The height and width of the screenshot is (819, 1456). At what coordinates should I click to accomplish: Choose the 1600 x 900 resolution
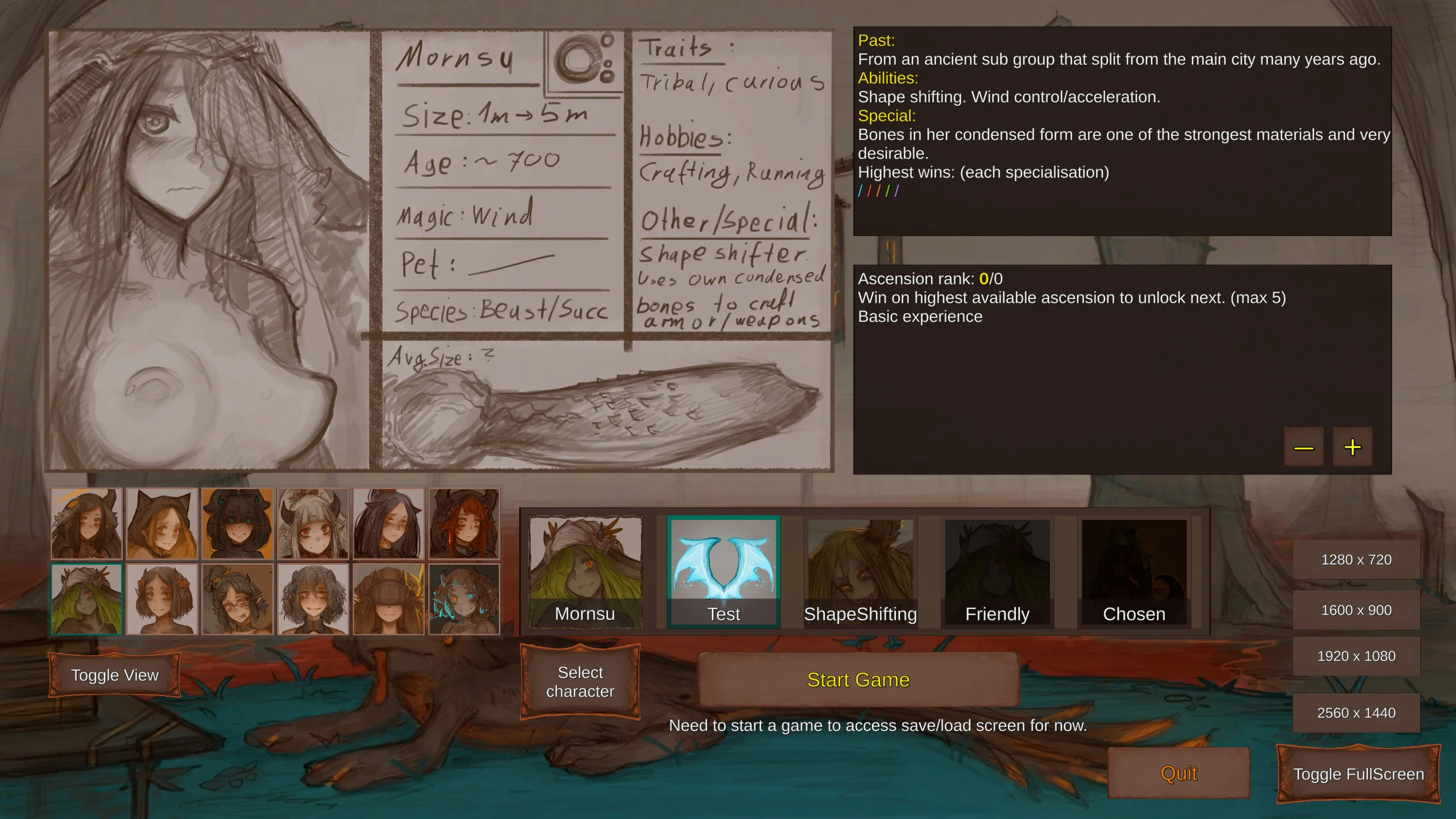tap(1356, 610)
